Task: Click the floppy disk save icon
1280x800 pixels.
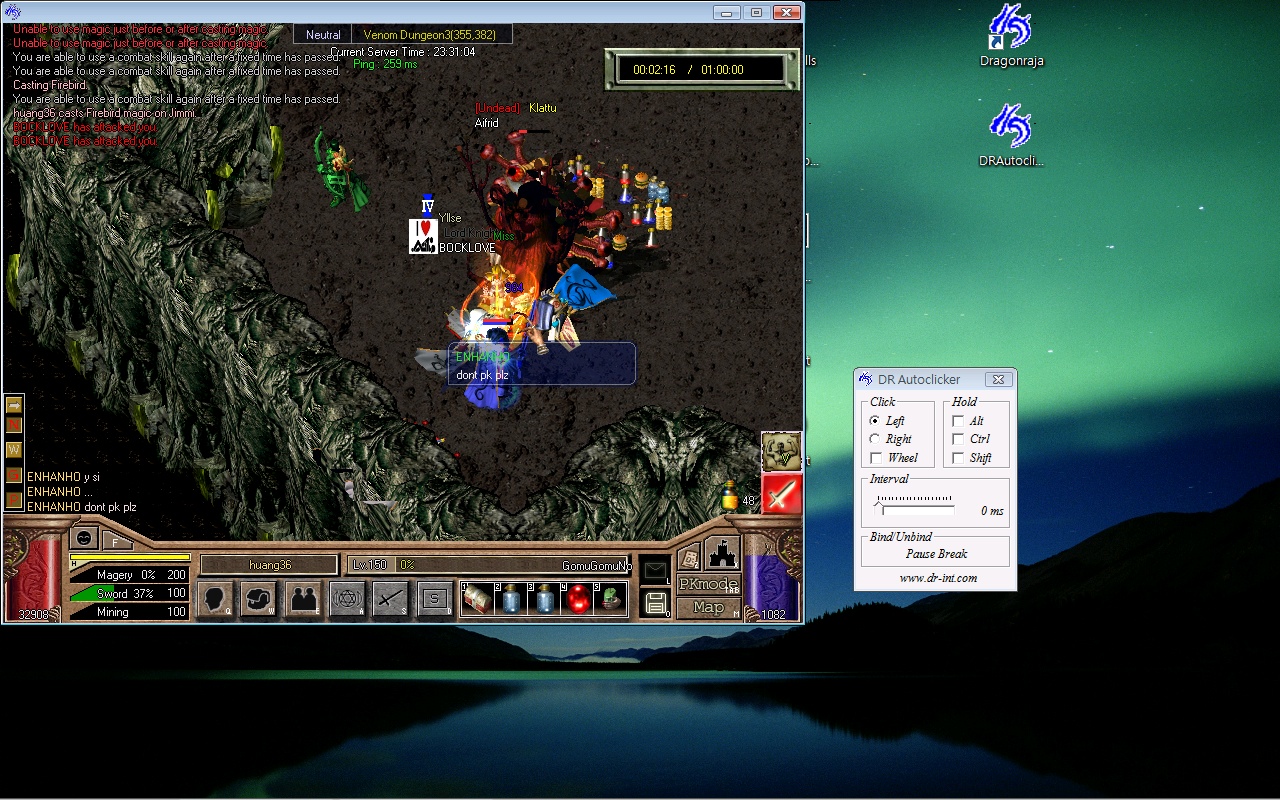Action: [x=656, y=602]
